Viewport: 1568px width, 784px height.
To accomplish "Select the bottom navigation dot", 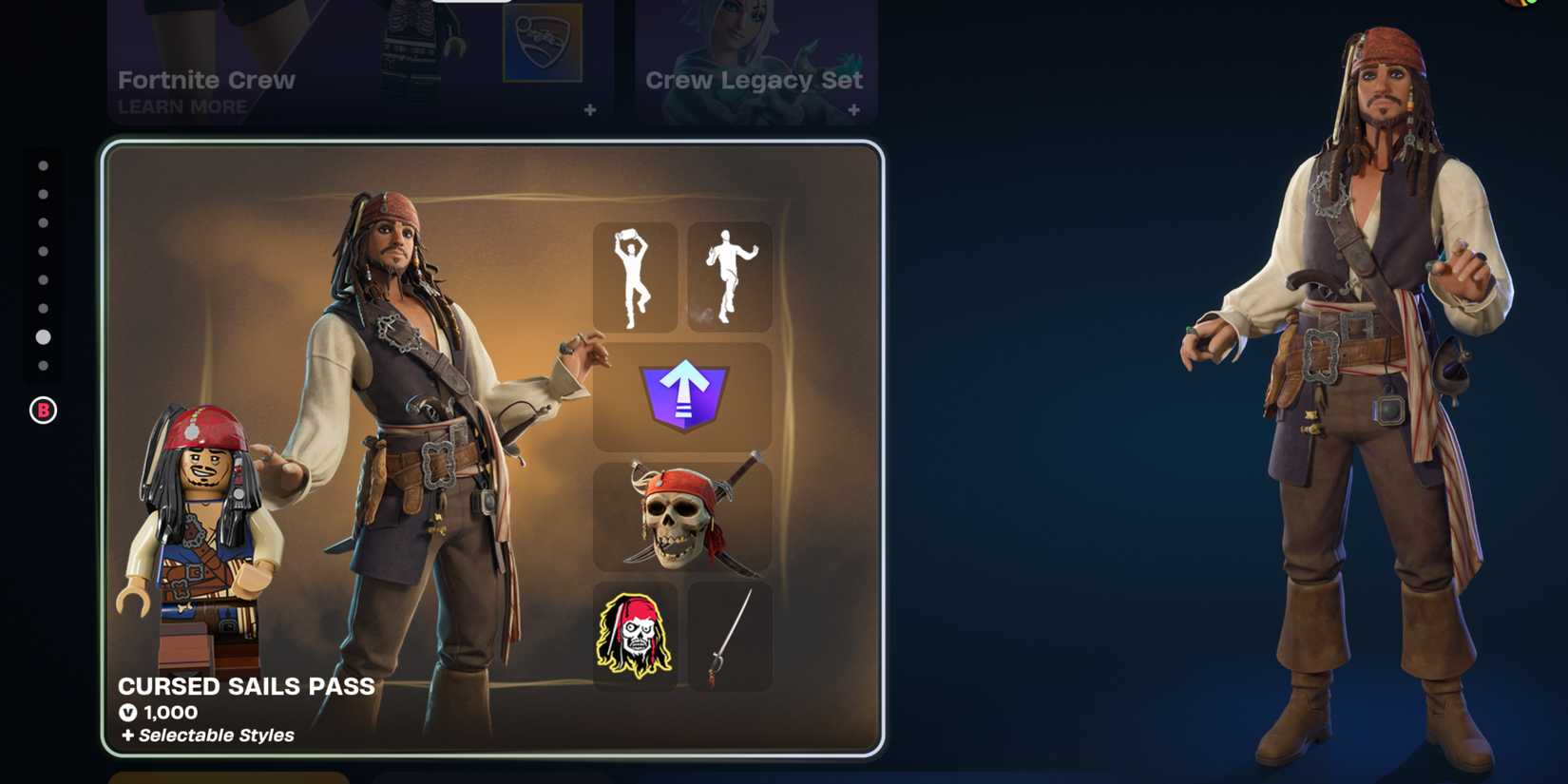I will click(42, 366).
